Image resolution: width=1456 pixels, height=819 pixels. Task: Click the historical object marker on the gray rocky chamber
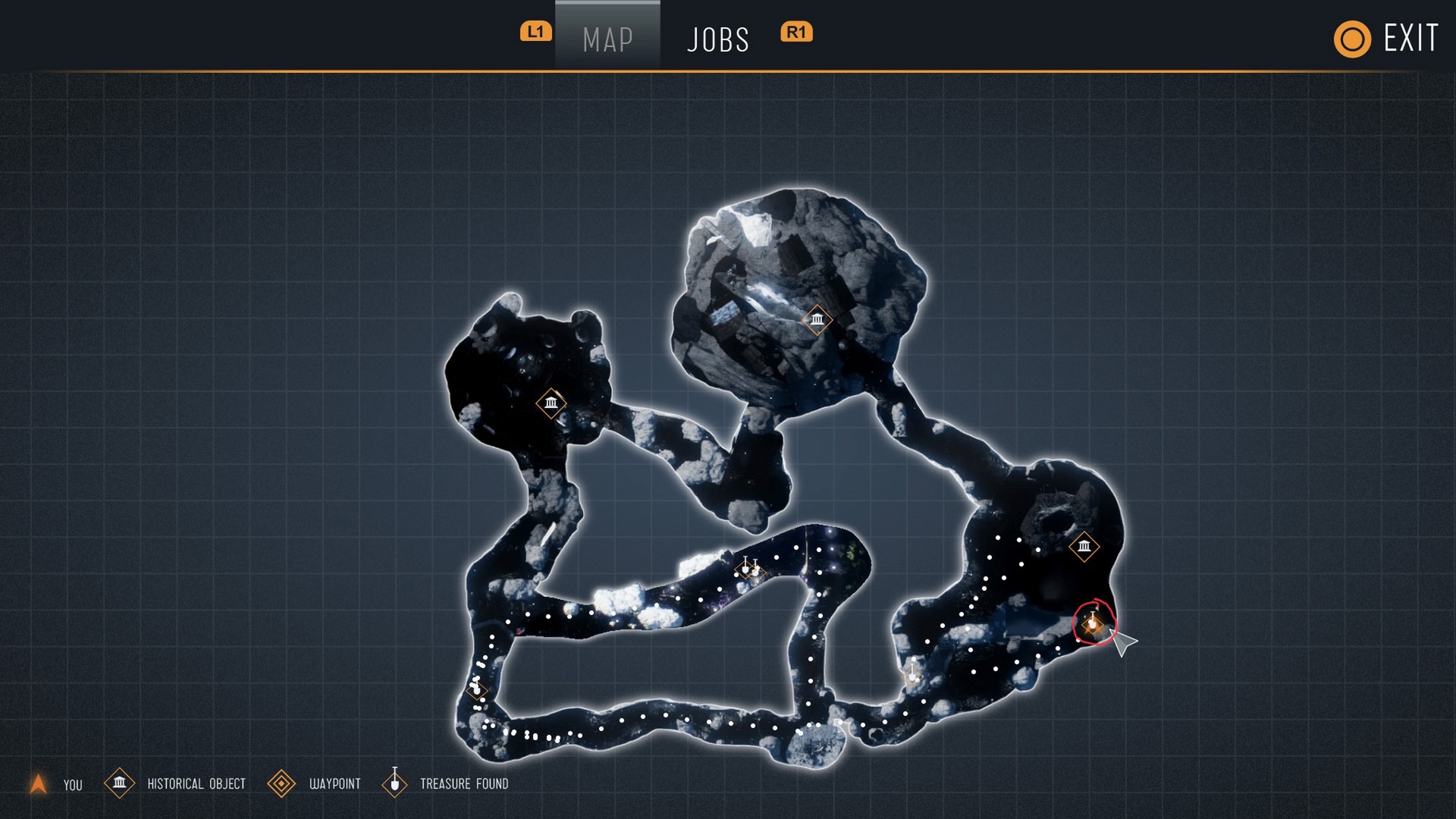tap(817, 320)
